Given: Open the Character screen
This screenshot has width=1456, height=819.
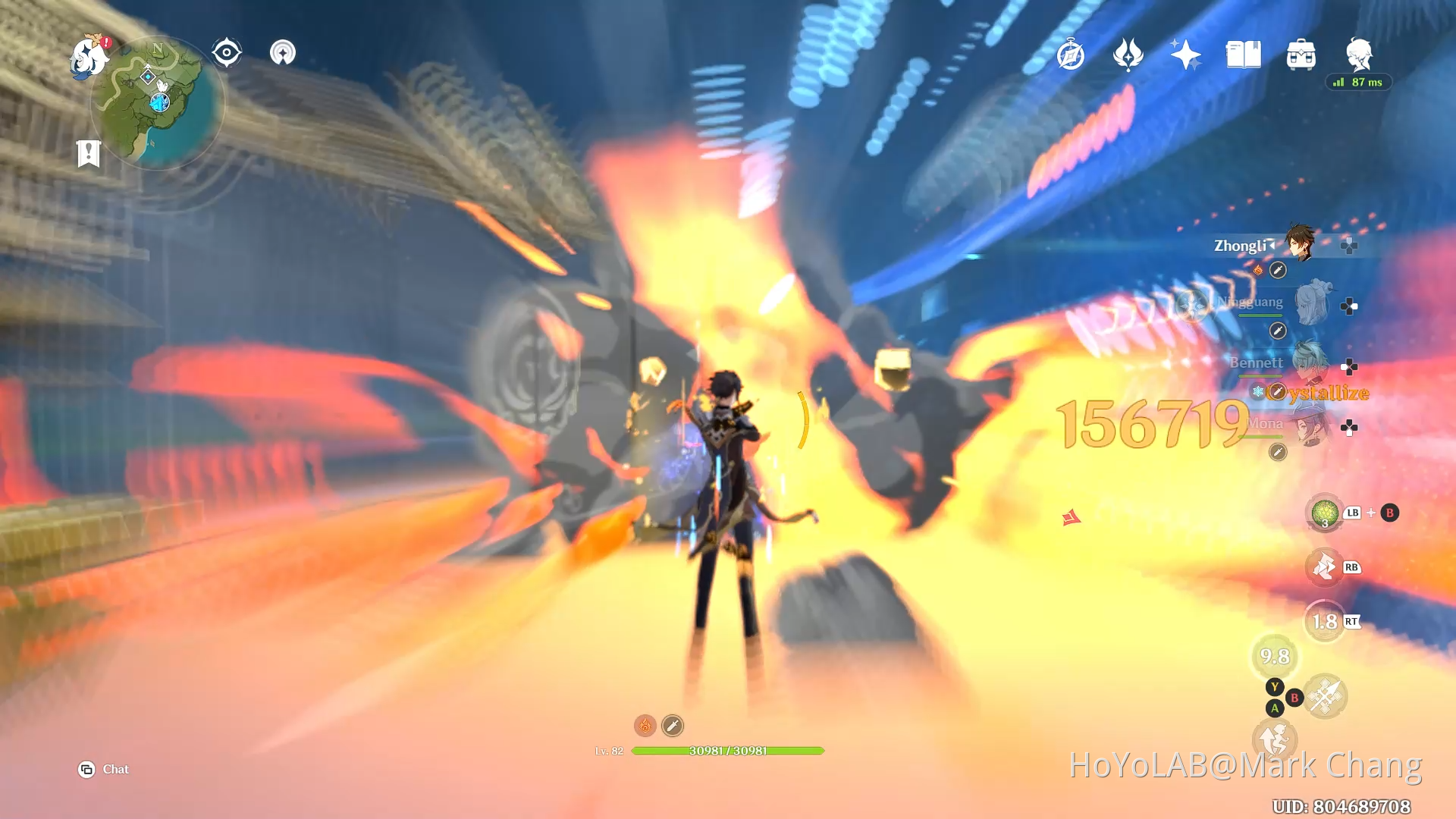Looking at the screenshot, I should click(x=1360, y=54).
